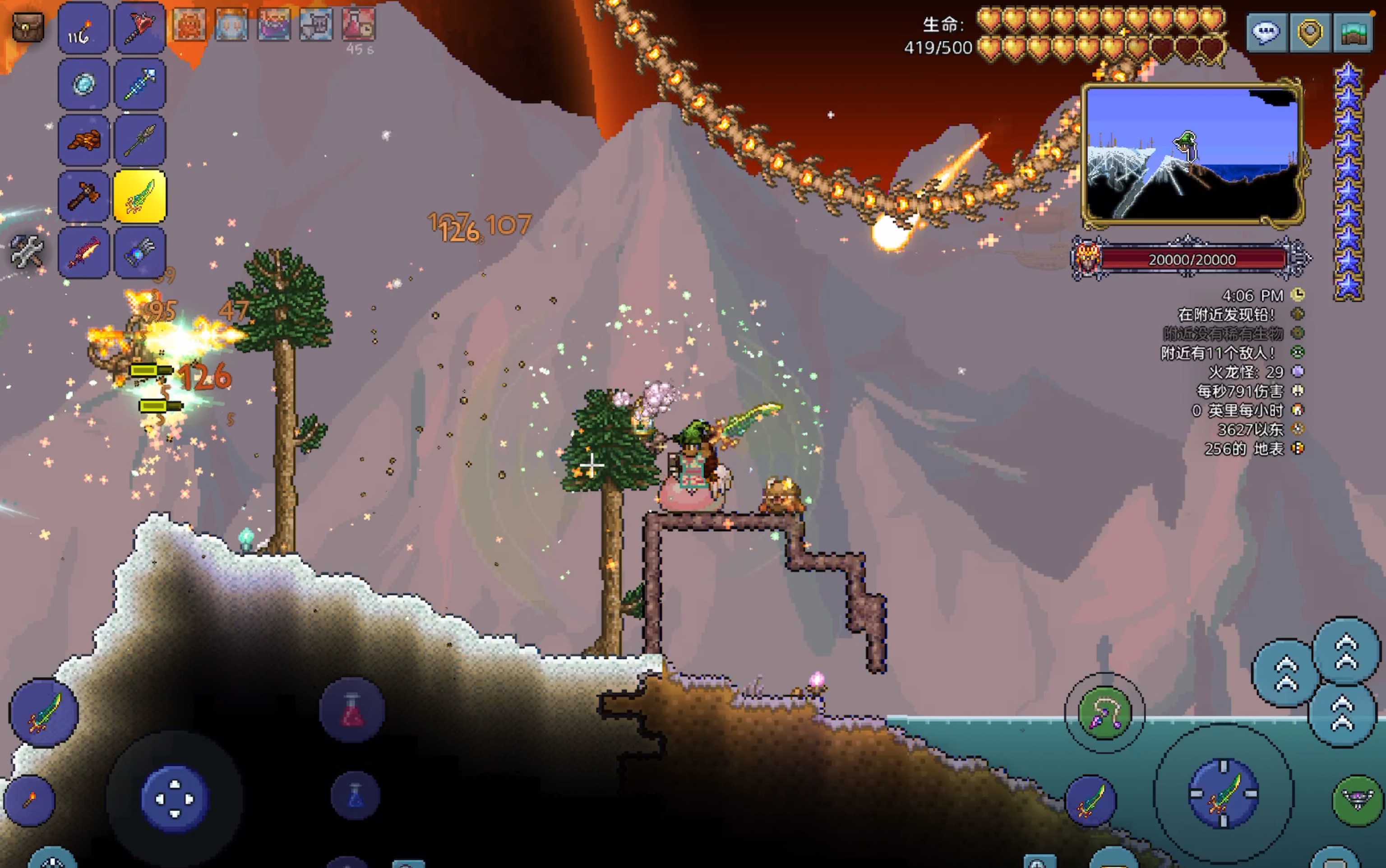The height and width of the screenshot is (868, 1386).
Task: Tap the yellow map pin button
Action: (1310, 32)
